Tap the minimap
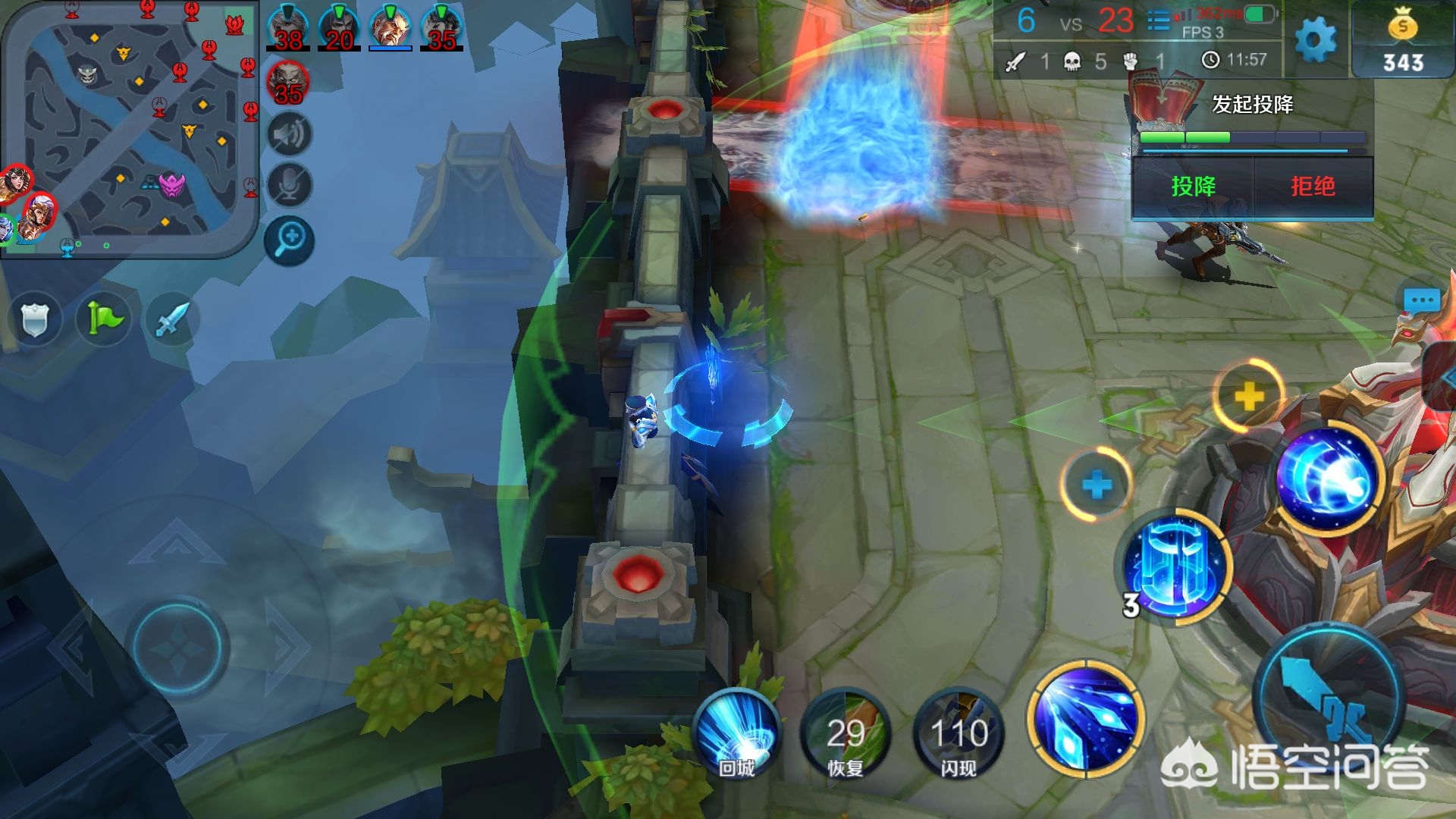 tap(129, 129)
